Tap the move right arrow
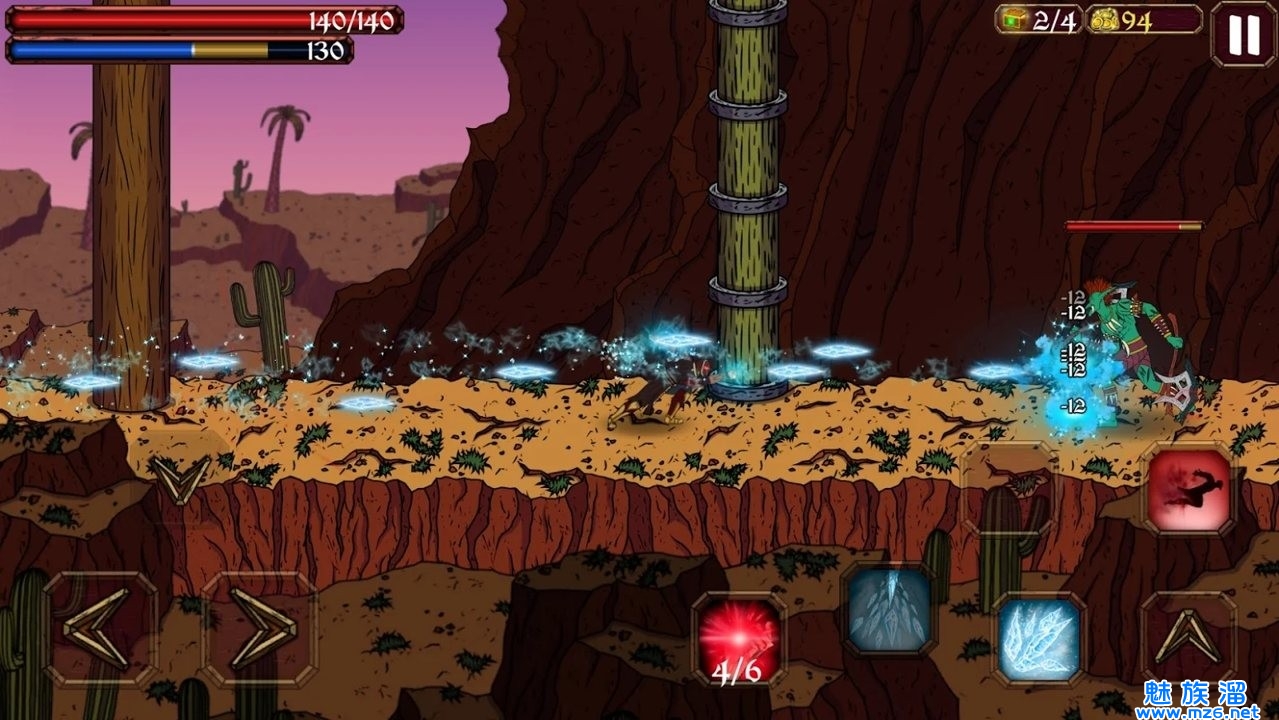 coord(259,629)
